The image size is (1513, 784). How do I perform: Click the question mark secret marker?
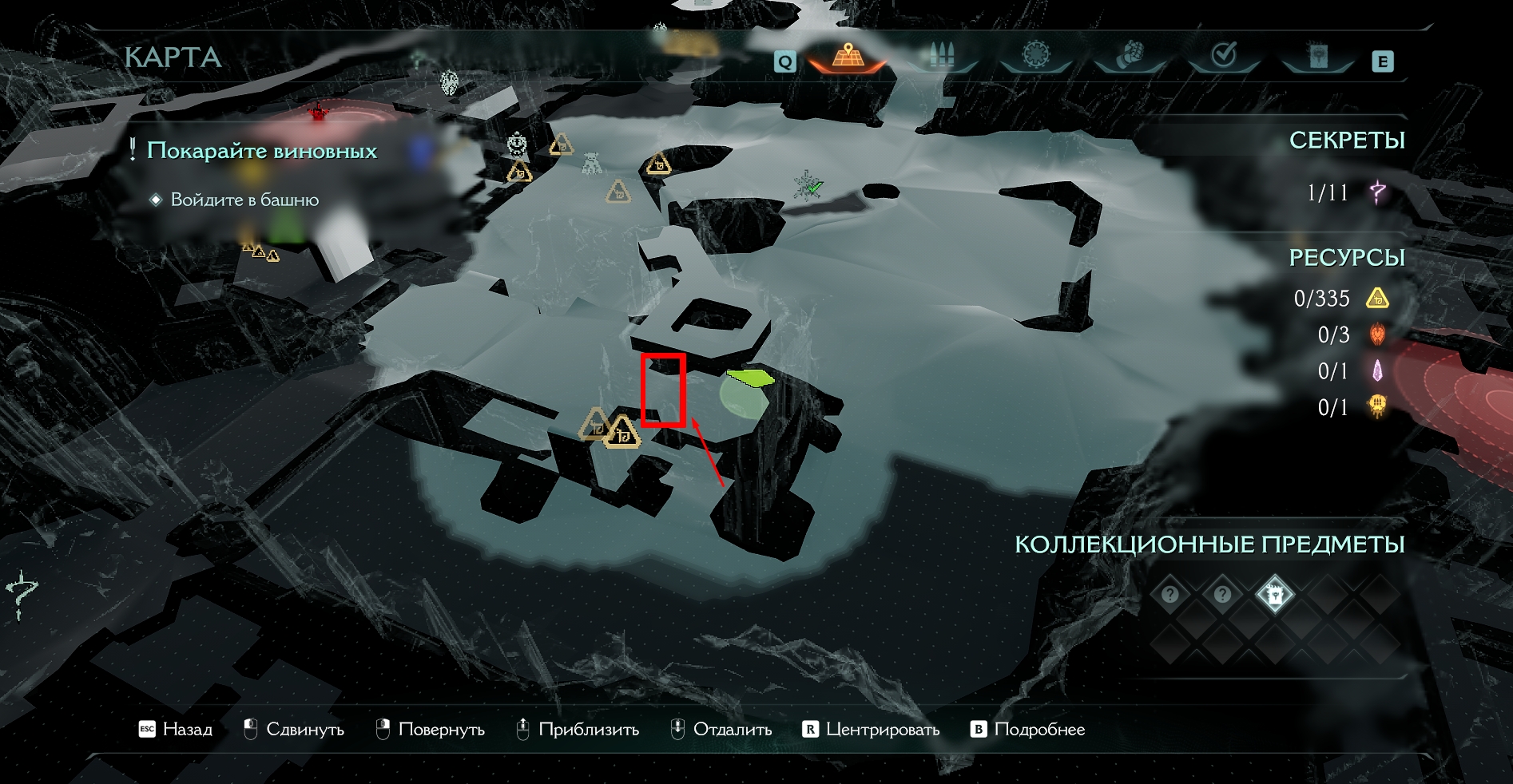pos(22,595)
